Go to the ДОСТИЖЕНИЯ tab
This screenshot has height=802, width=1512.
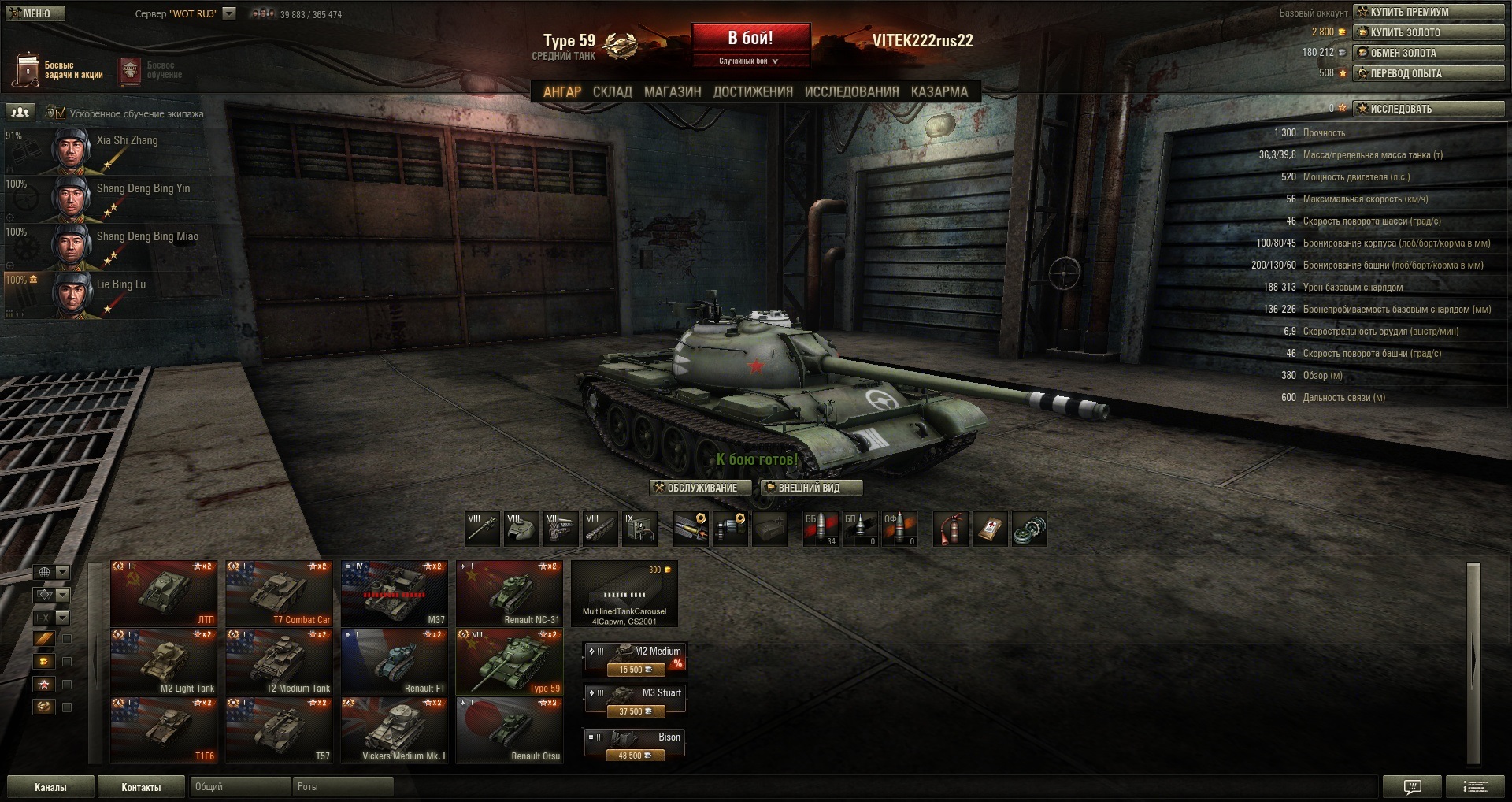[753, 91]
